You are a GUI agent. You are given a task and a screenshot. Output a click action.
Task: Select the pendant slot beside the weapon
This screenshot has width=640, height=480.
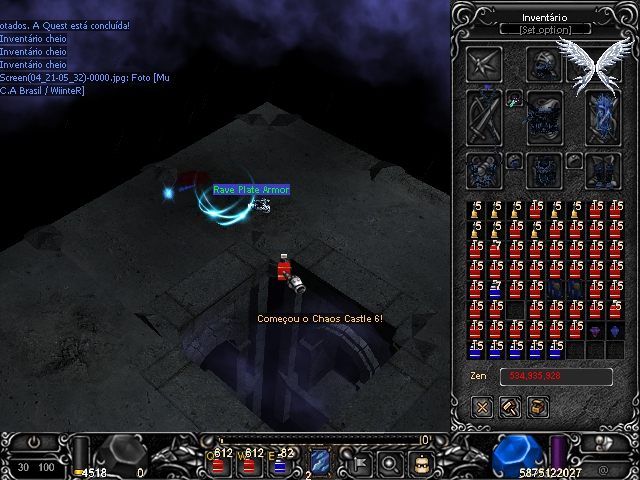pos(514,99)
